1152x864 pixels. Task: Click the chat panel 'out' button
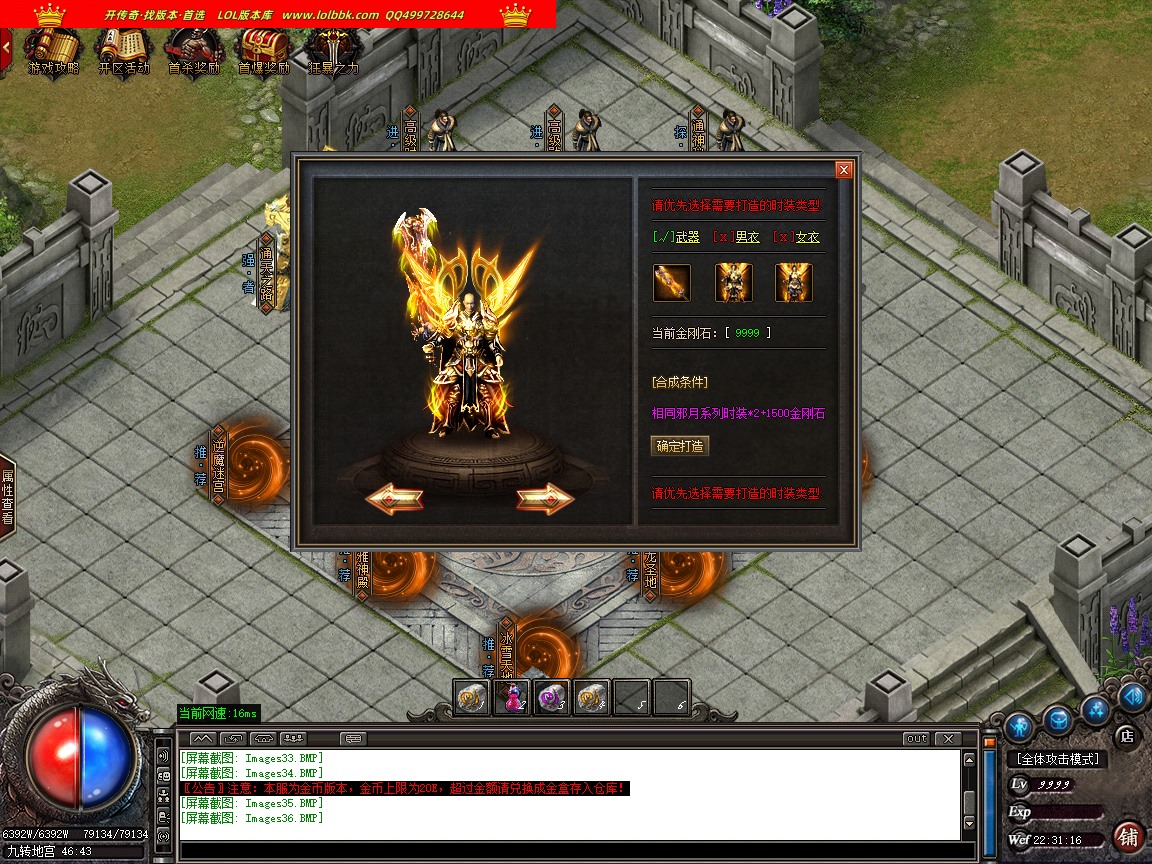pos(915,739)
